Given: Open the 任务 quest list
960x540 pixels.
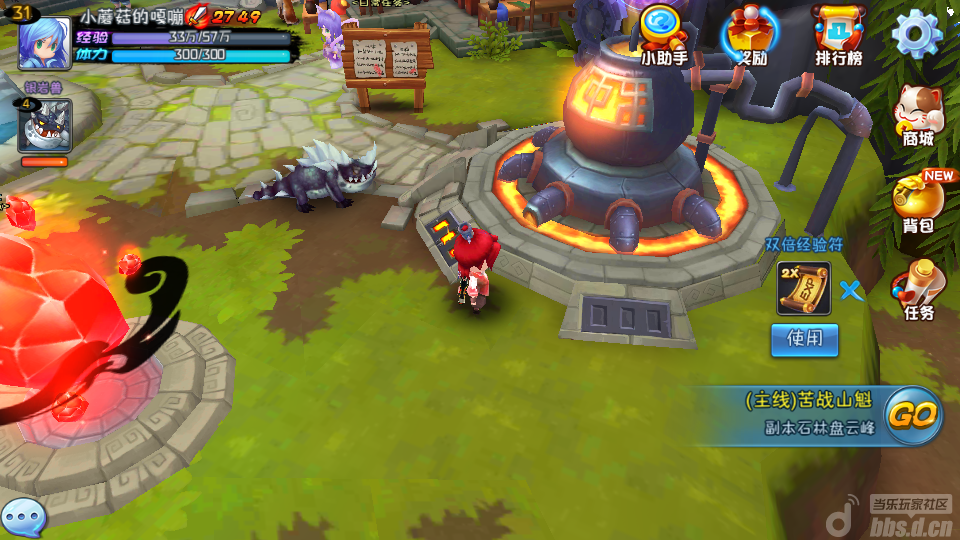Looking at the screenshot, I should (918, 290).
